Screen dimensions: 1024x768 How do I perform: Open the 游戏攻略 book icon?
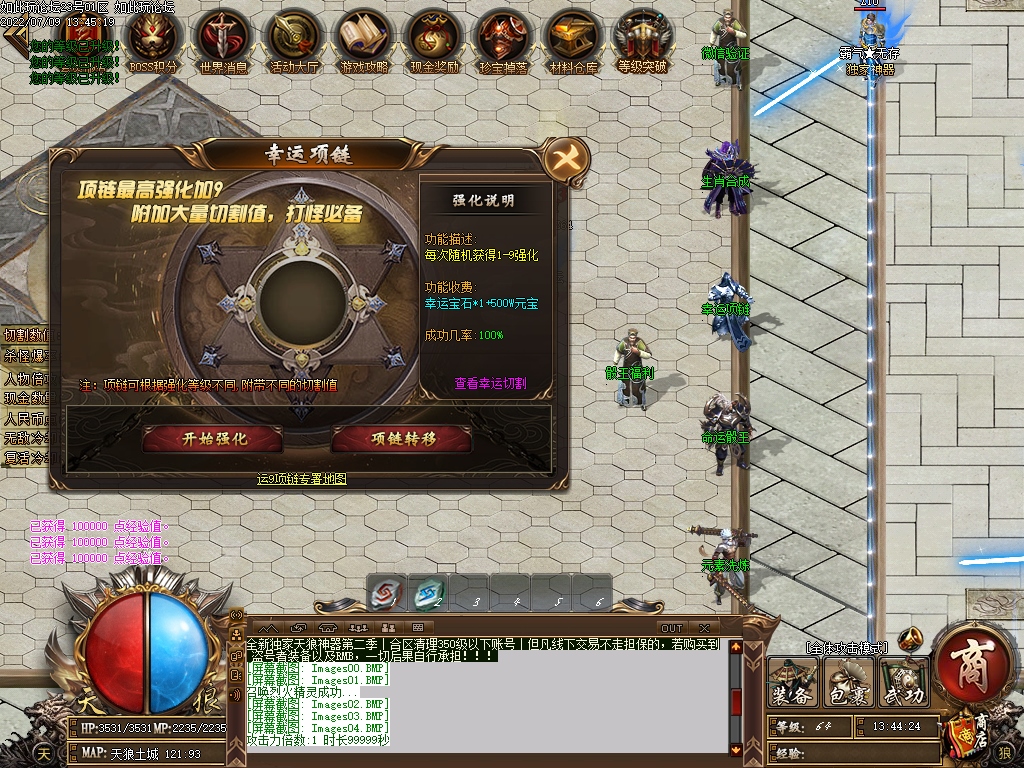tap(364, 38)
